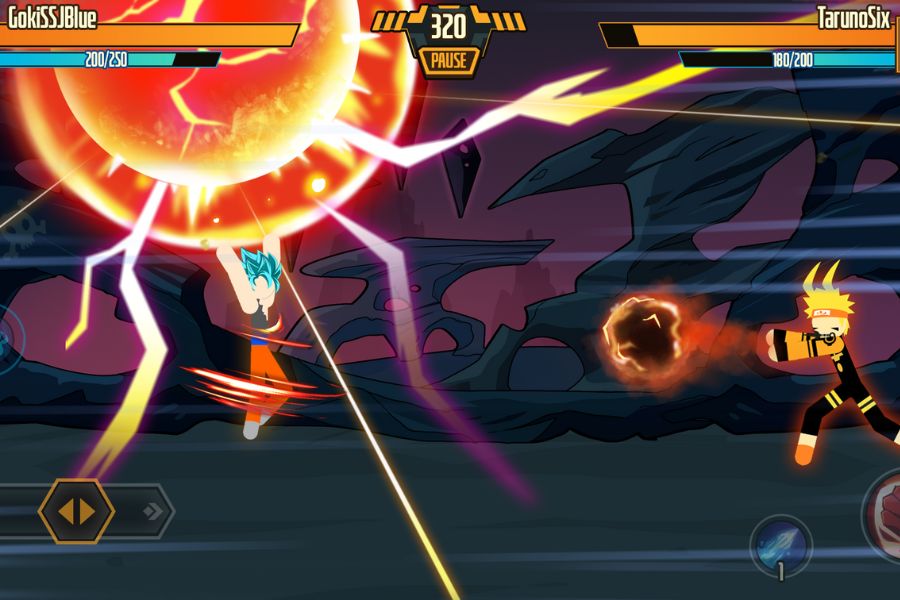Hit the faded double-chevron dash arrow
The width and height of the screenshot is (900, 600).
click(153, 512)
